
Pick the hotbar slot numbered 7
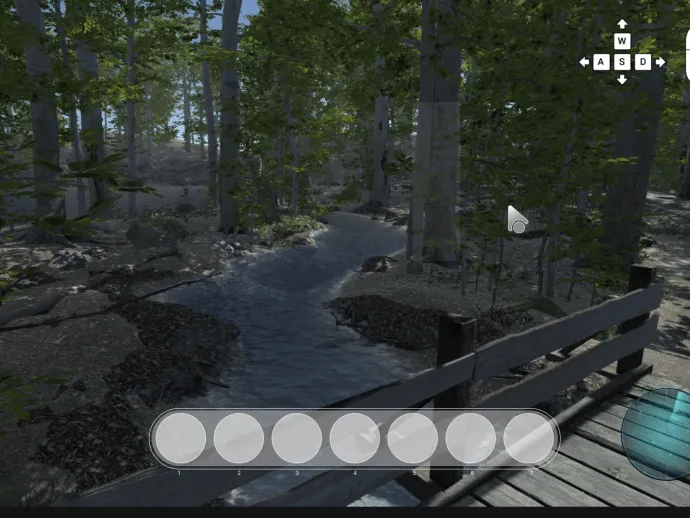(x=528, y=438)
